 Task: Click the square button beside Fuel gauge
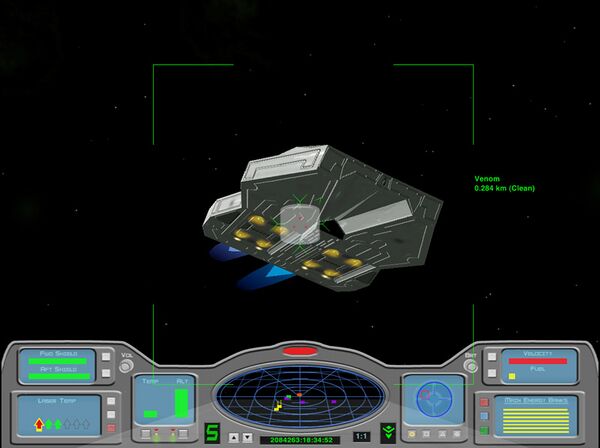(491, 373)
